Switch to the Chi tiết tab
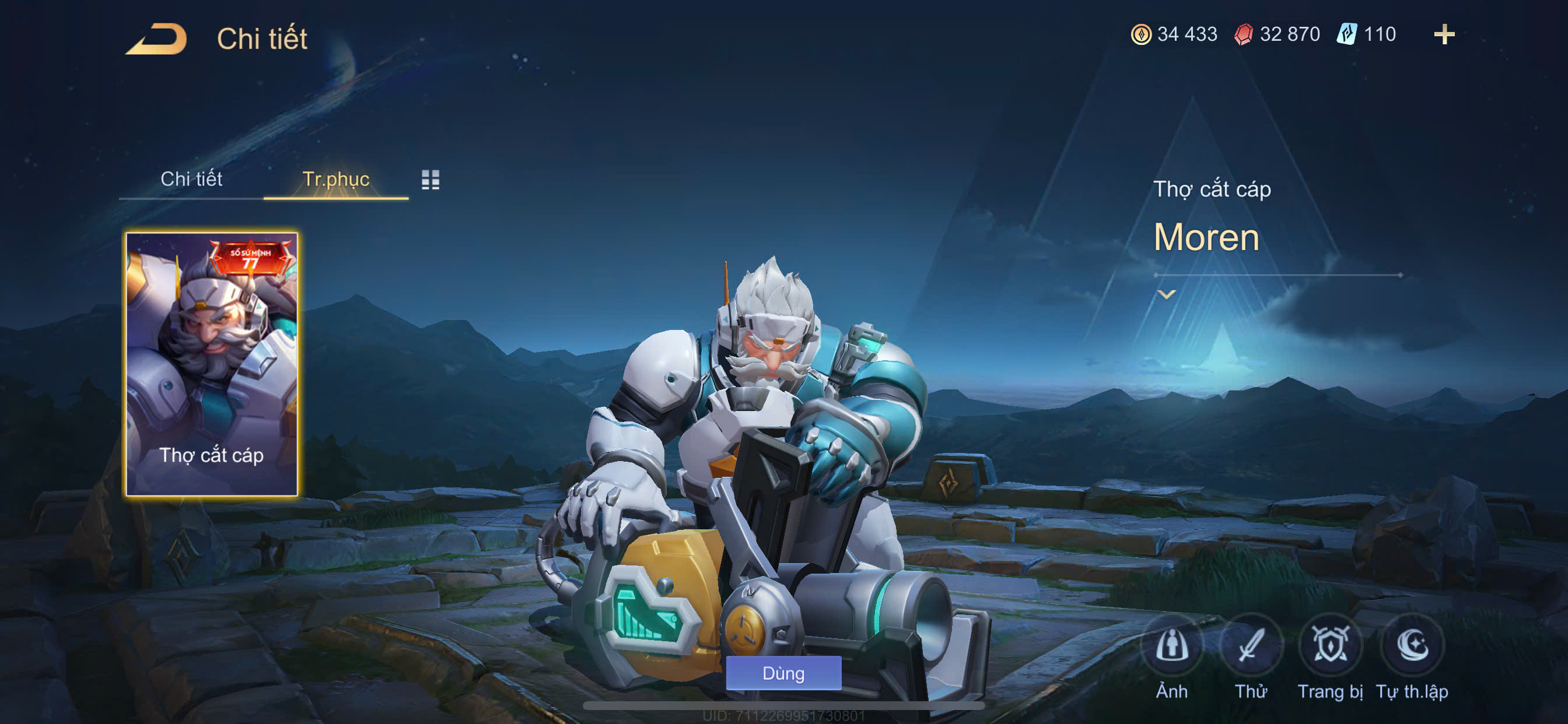1568x724 pixels. [x=191, y=179]
